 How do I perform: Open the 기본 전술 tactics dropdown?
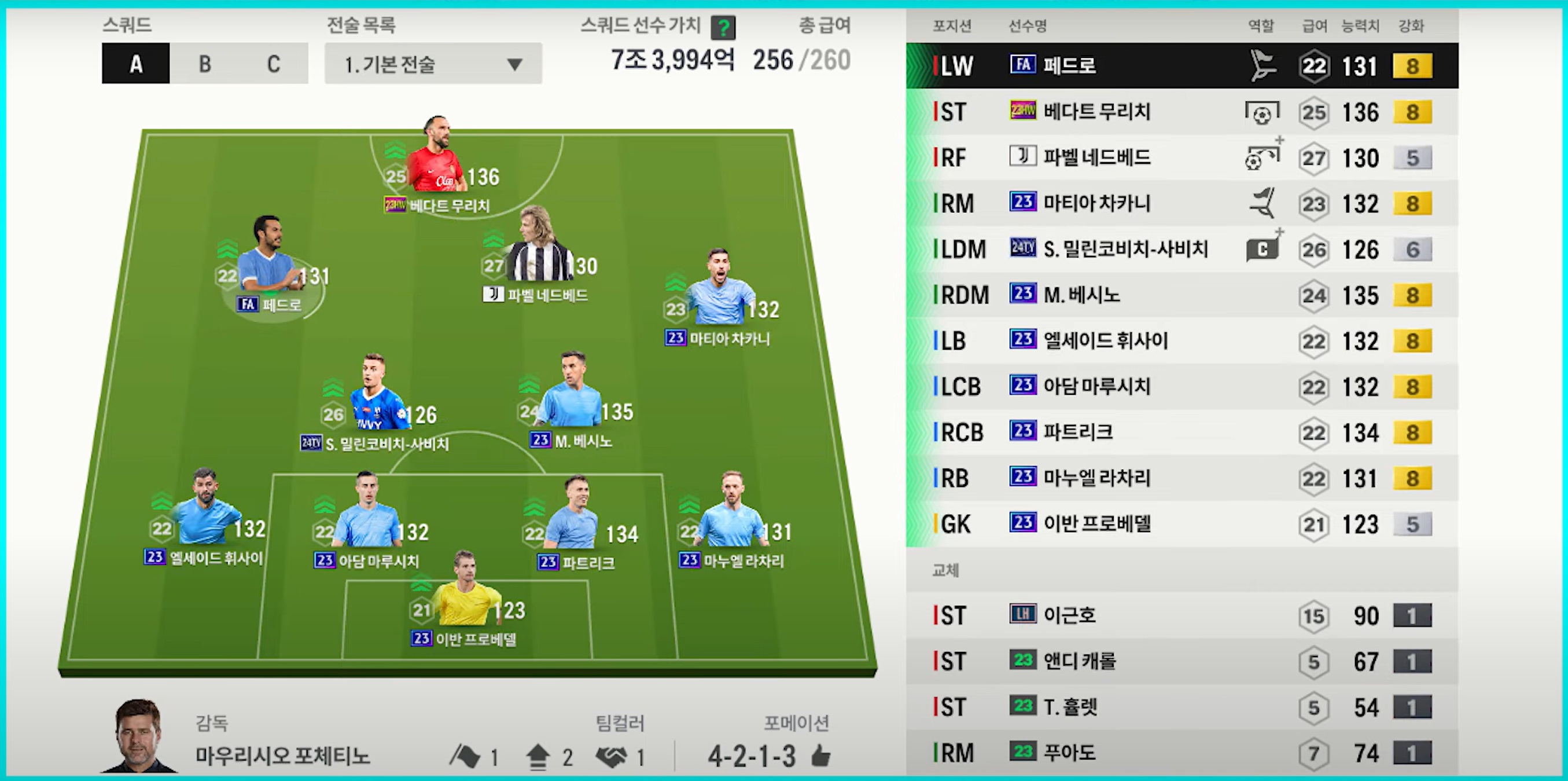coord(433,63)
